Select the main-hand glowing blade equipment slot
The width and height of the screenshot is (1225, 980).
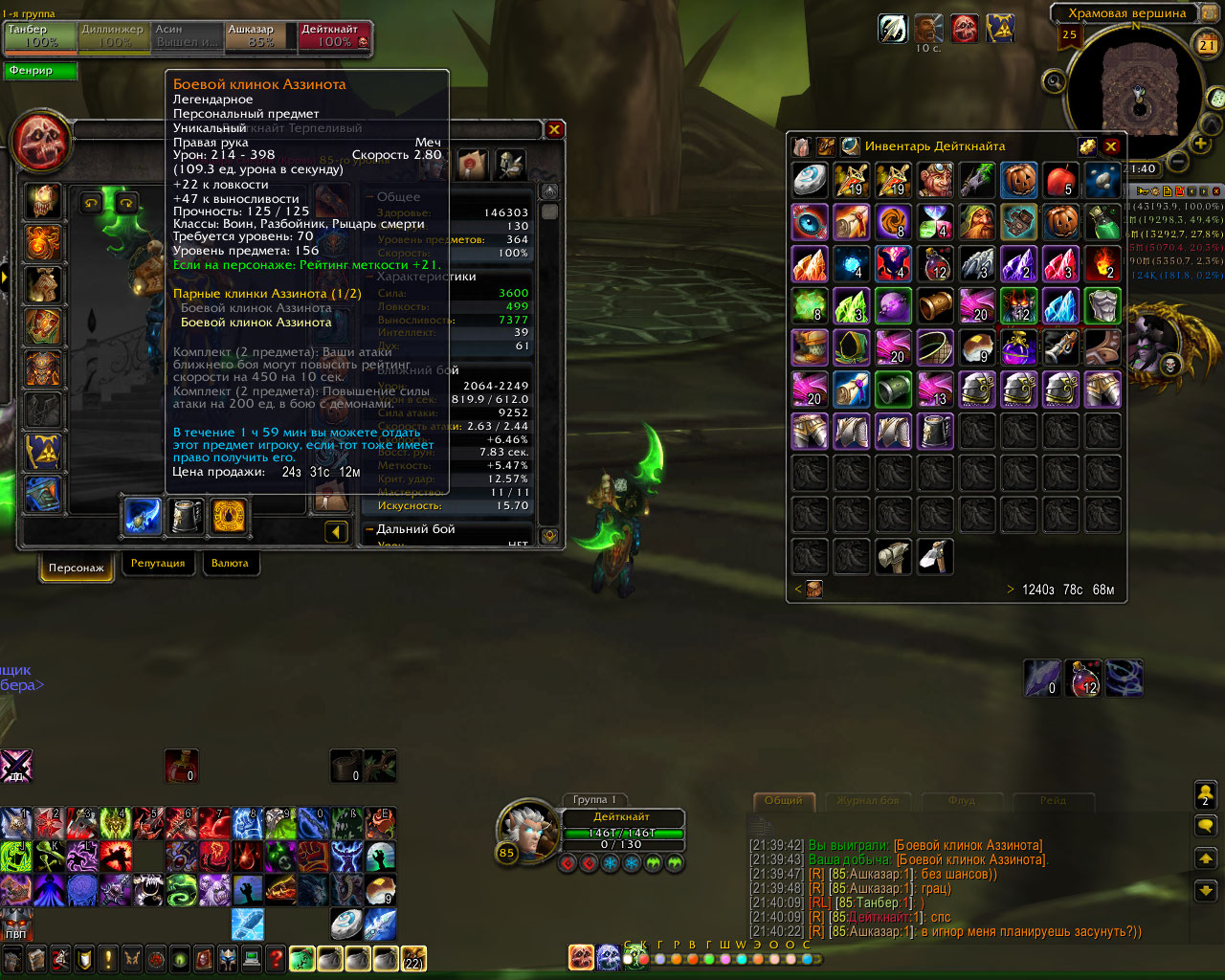144,517
